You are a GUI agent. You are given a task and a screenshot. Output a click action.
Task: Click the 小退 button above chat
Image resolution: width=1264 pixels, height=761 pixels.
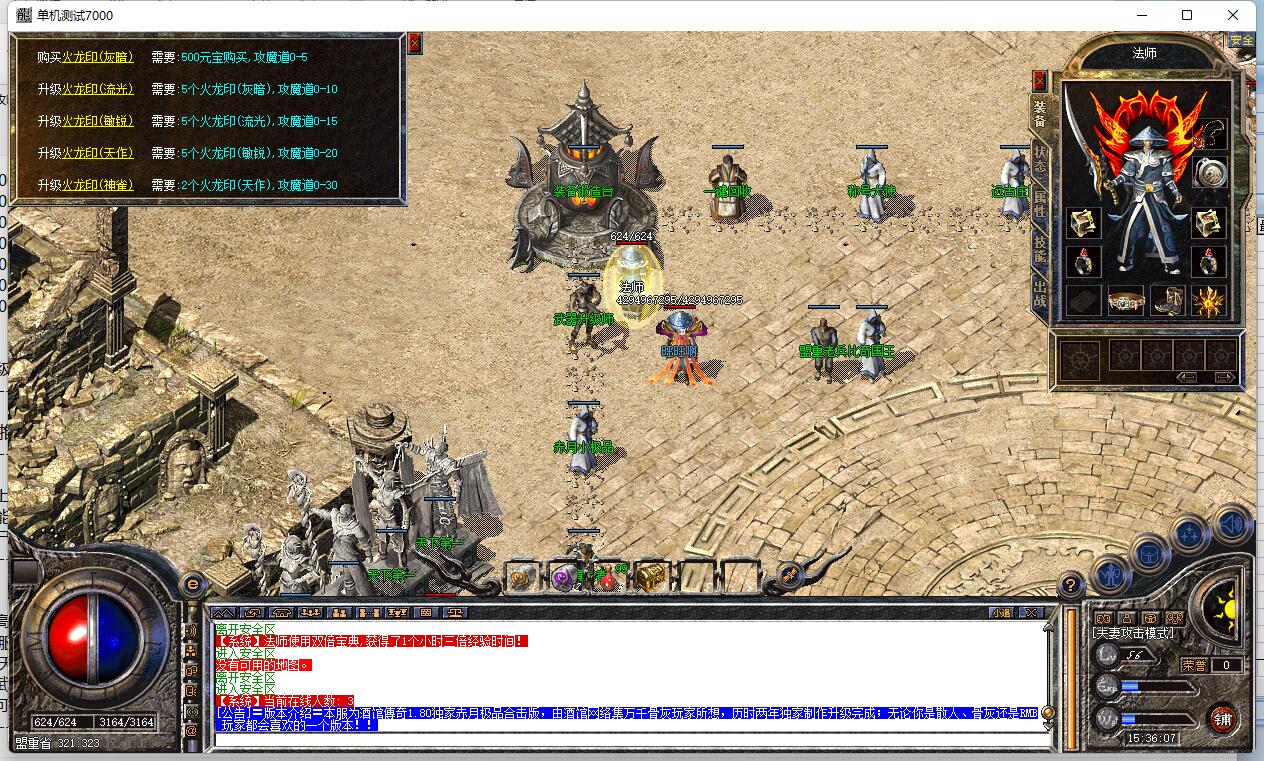pyautogui.click(x=1001, y=612)
